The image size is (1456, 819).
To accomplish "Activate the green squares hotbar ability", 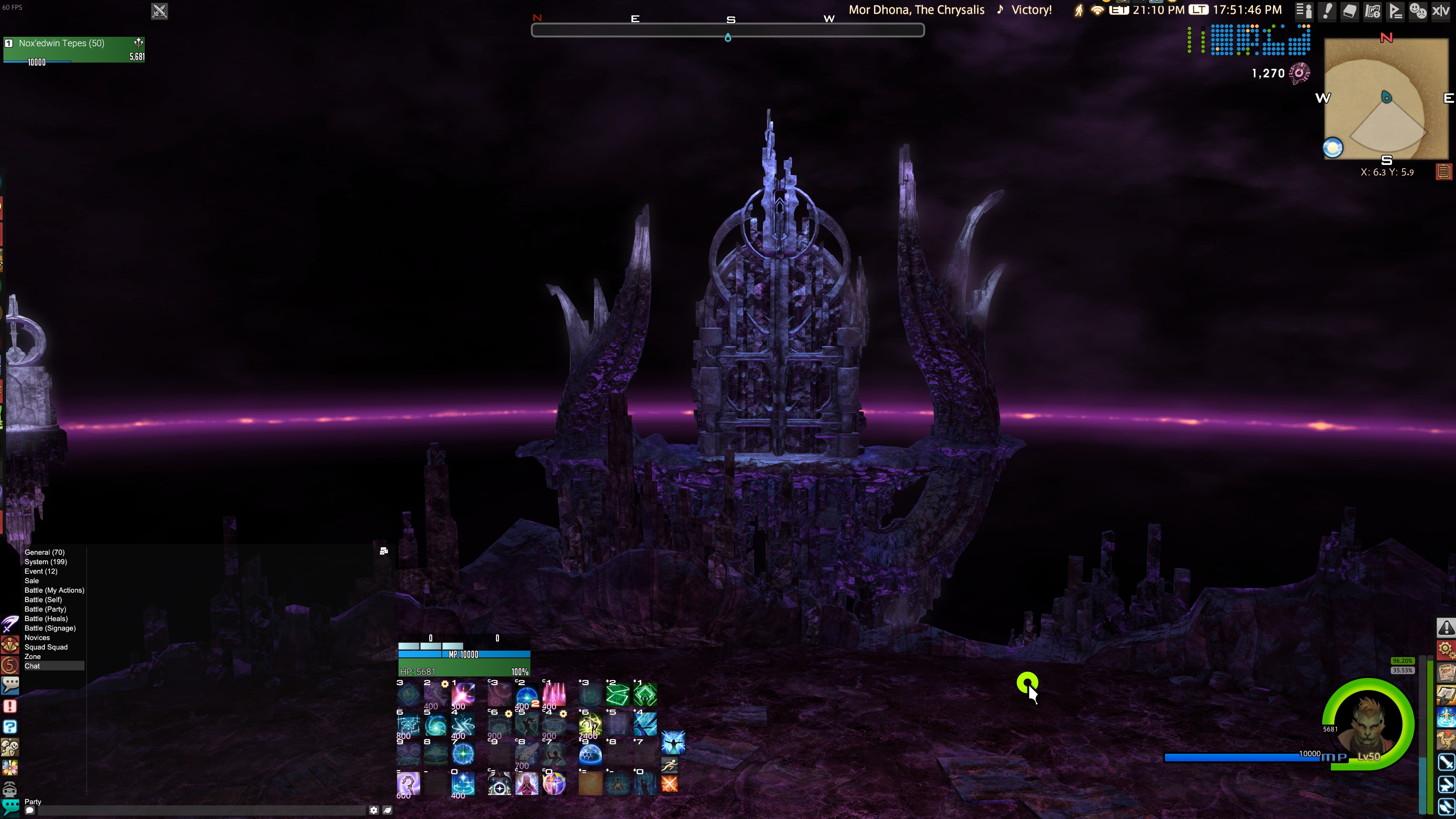I will pyautogui.click(x=617, y=694).
